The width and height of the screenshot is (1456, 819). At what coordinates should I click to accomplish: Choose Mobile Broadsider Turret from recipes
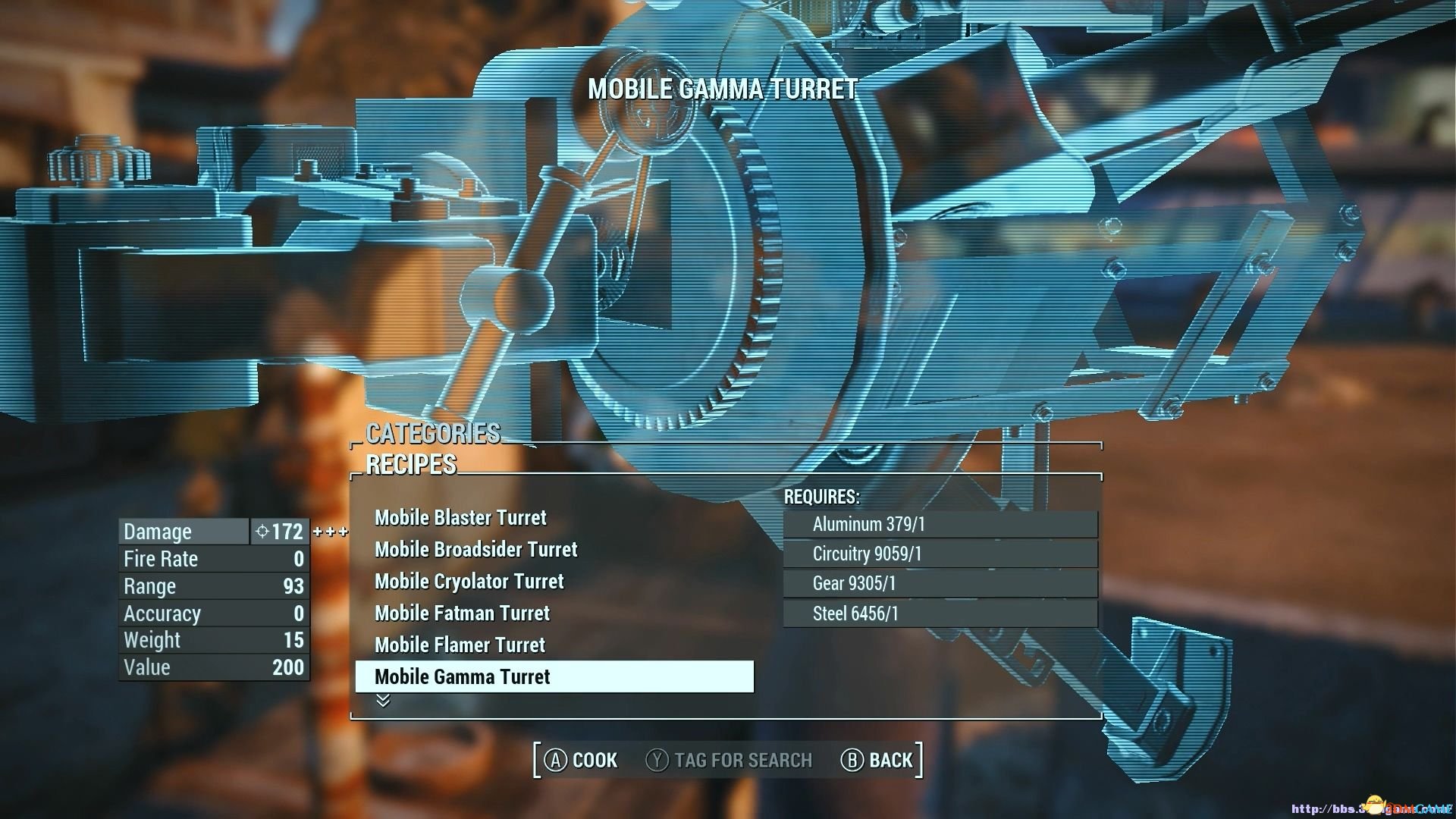pos(475,550)
